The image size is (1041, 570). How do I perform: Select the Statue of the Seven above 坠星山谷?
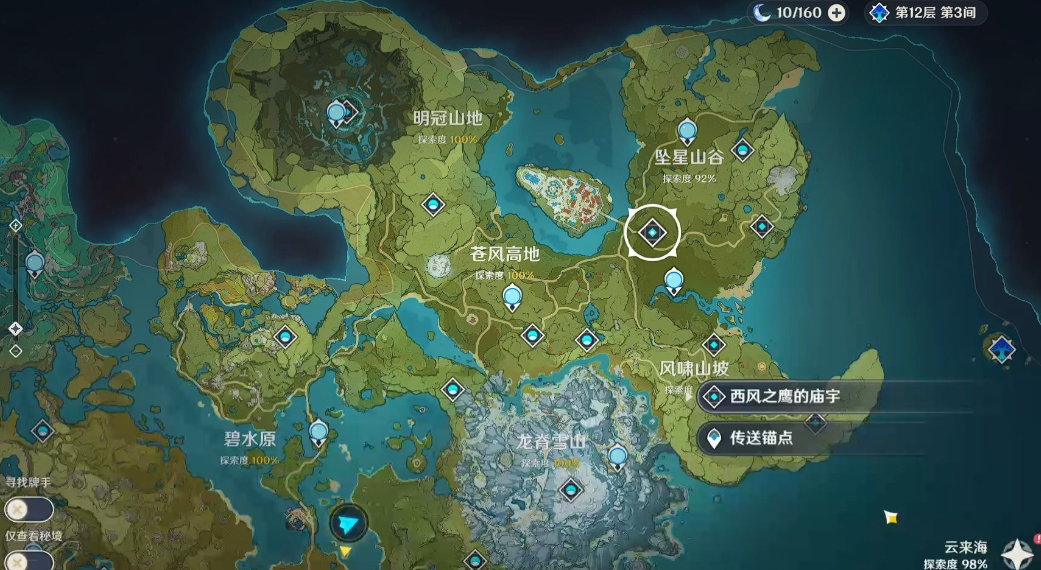686,131
